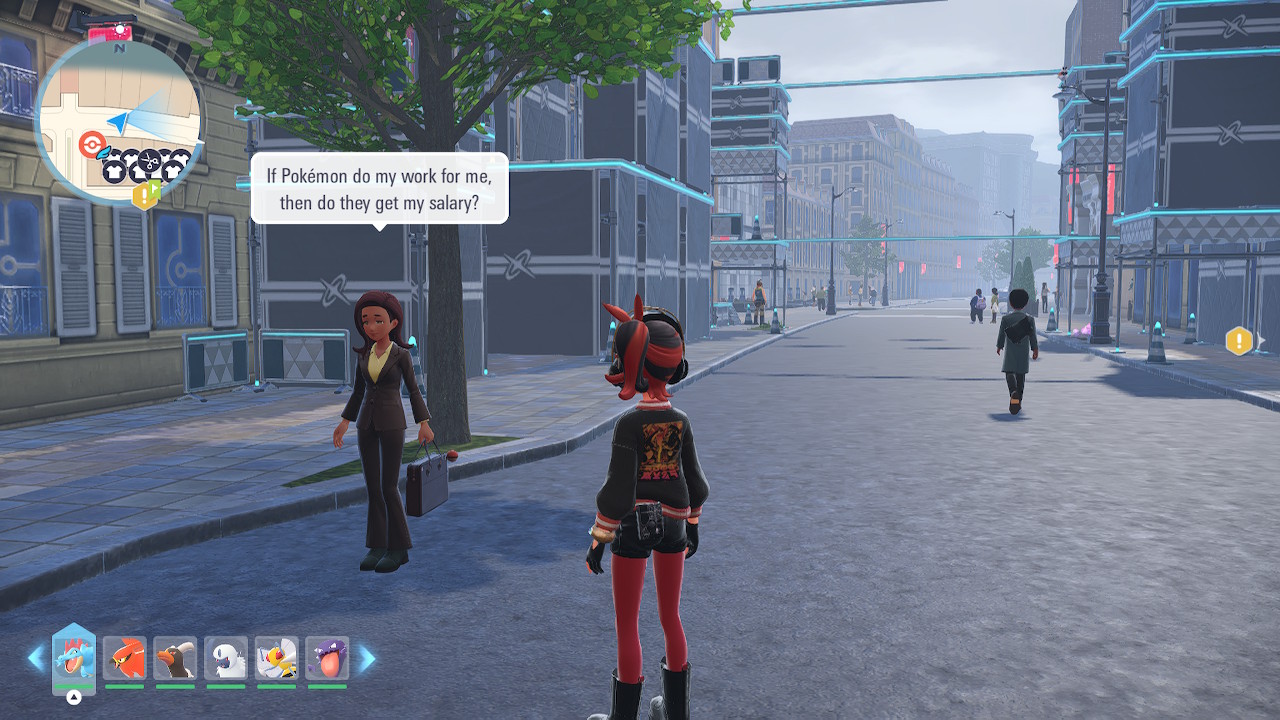Pick the Houndoom party slot
Image resolution: width=1280 pixels, height=720 pixels.
[176, 658]
